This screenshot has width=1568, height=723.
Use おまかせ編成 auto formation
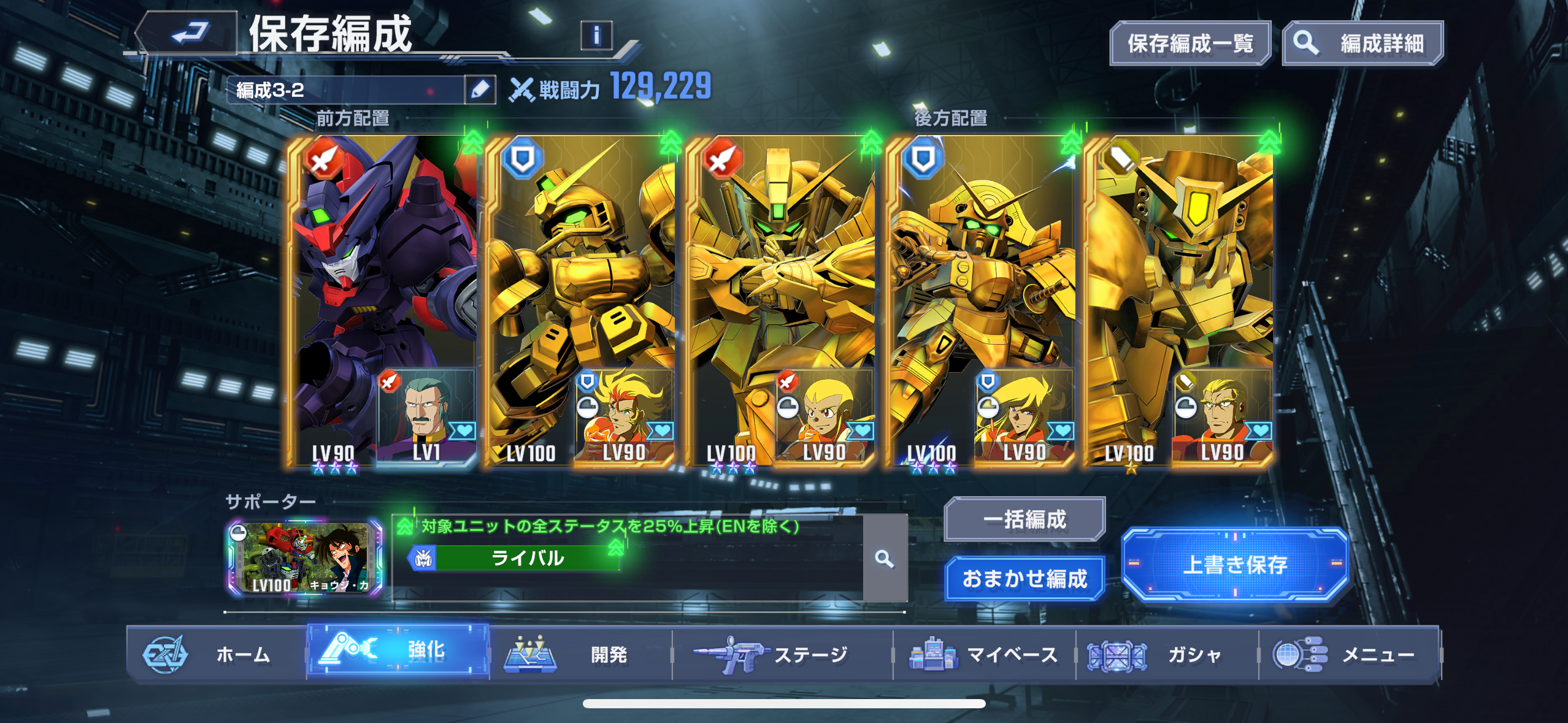1024,578
